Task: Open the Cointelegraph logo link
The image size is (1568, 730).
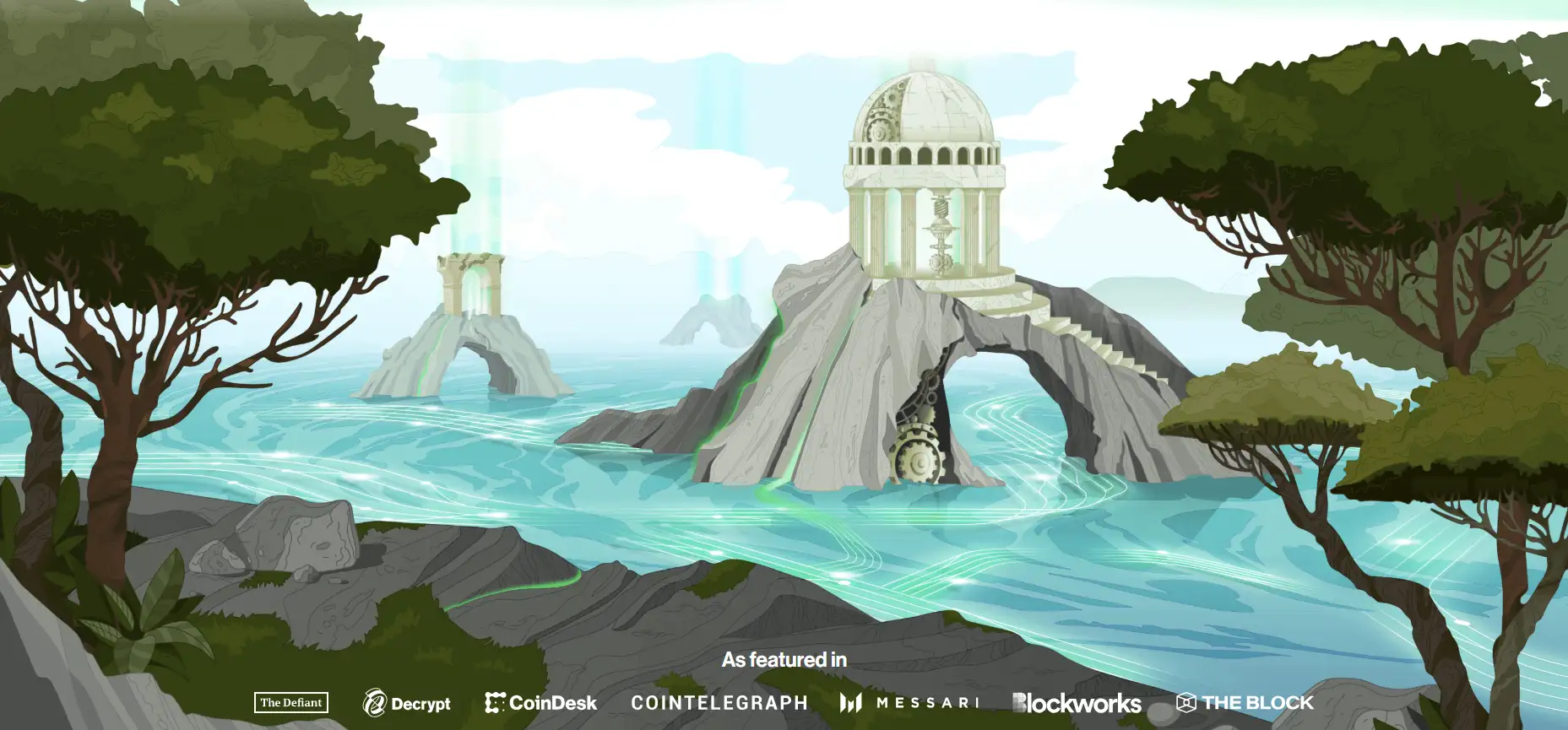Action: [x=719, y=703]
